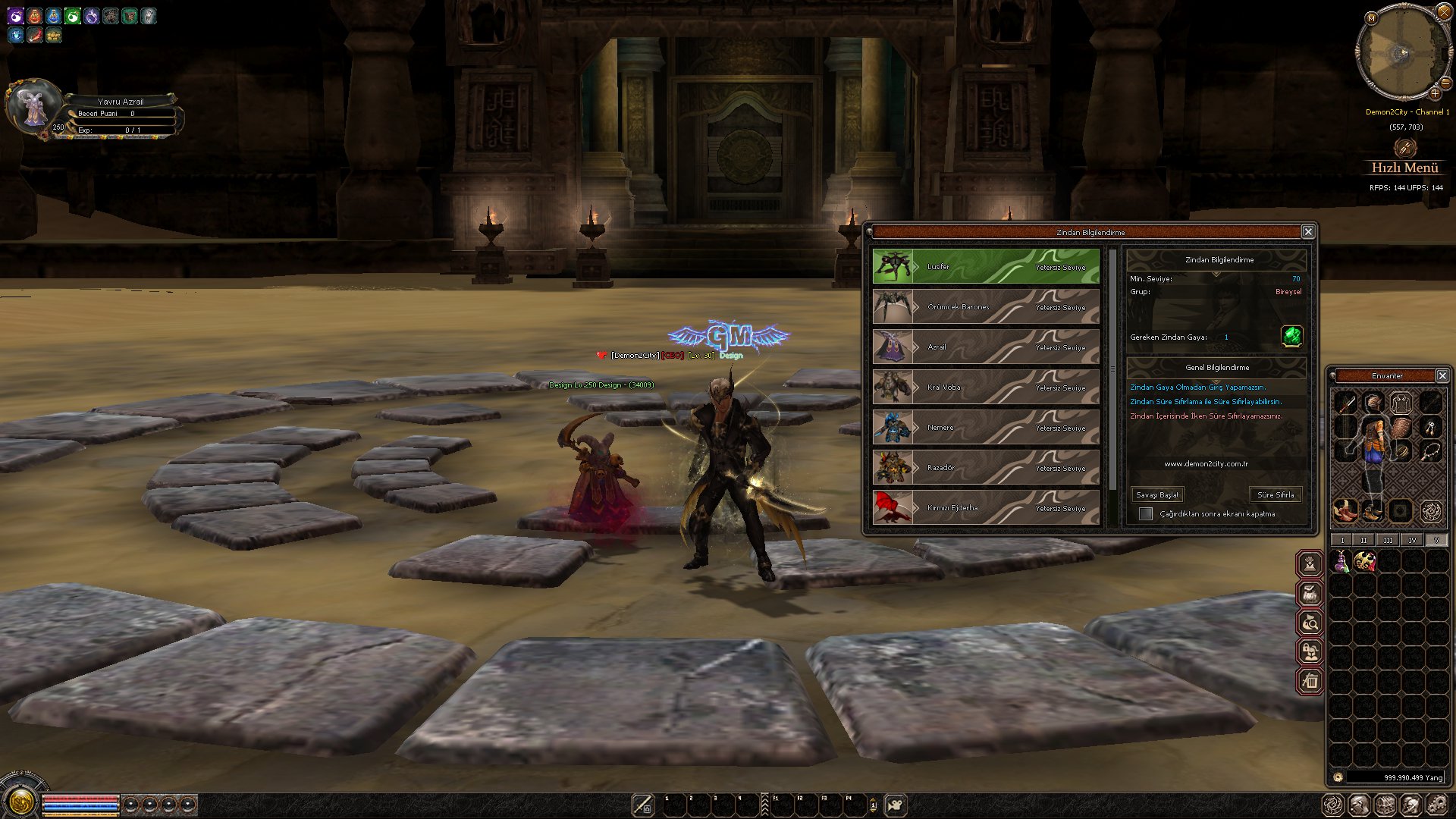Open inventory page III tab
The width and height of the screenshot is (1456, 819).
point(1388,540)
